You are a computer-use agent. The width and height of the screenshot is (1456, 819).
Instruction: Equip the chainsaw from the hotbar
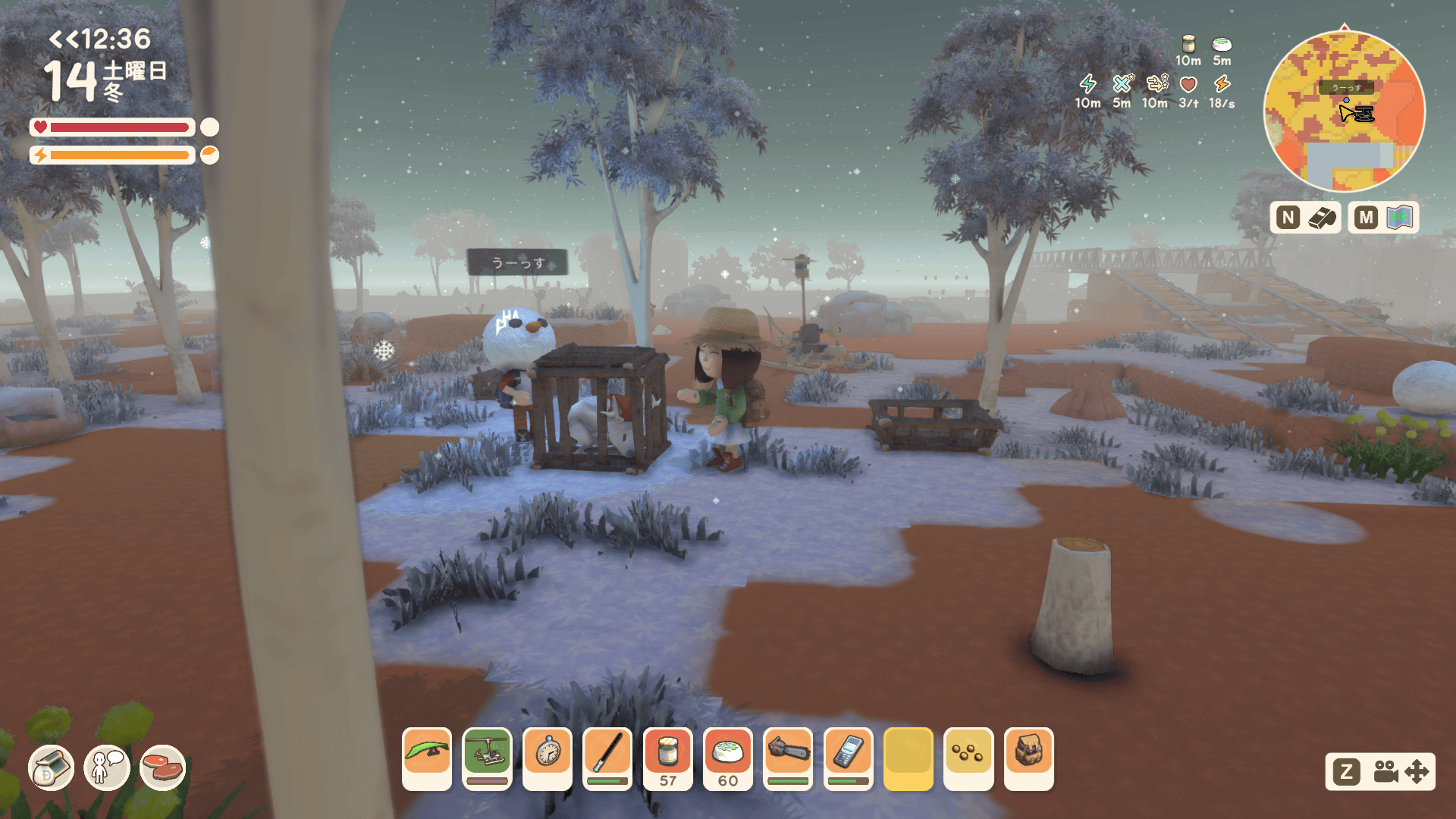[788, 758]
